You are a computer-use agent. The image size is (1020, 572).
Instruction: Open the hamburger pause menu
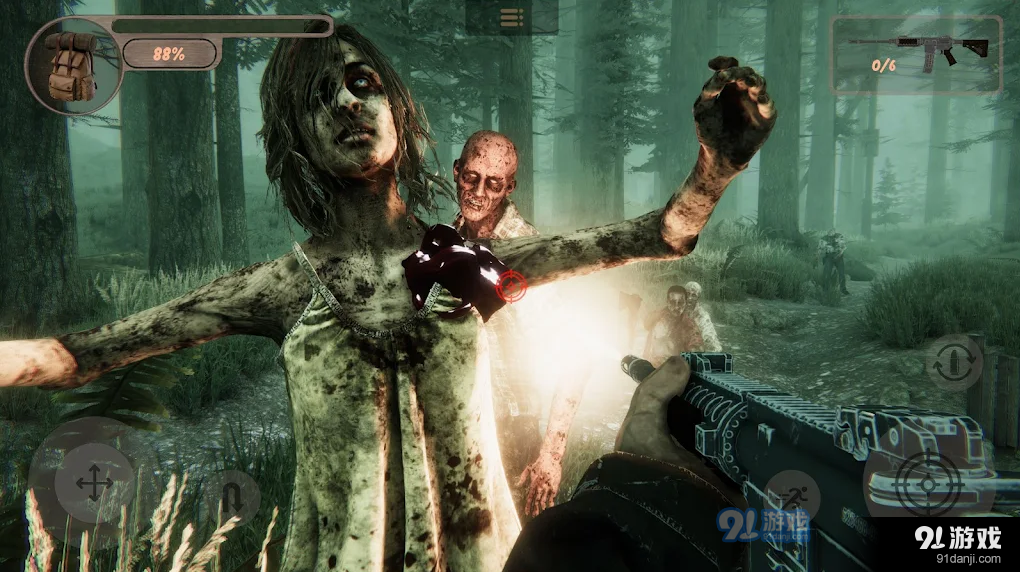click(512, 17)
